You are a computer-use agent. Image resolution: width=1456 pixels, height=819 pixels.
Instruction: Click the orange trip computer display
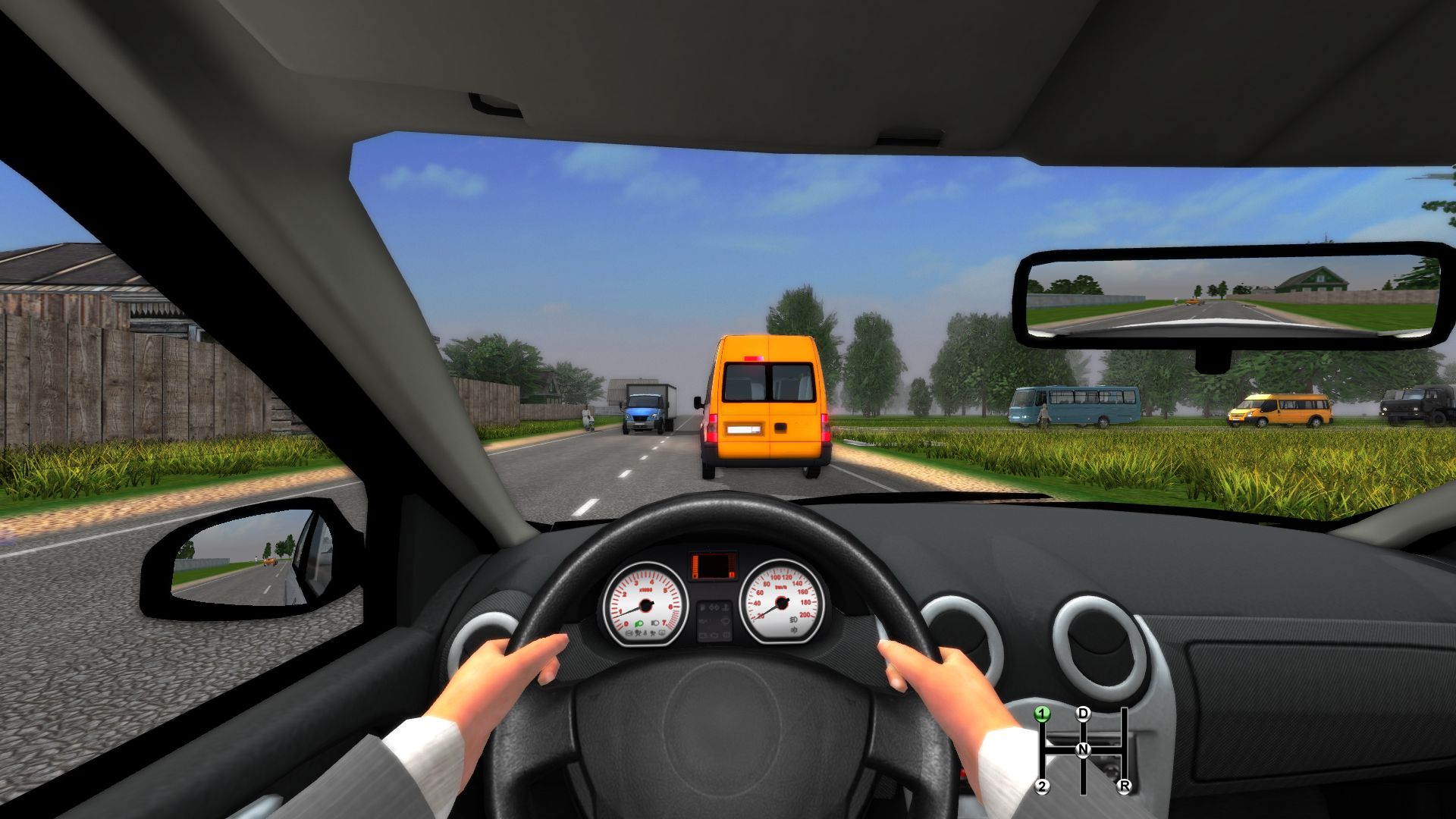coord(714,565)
